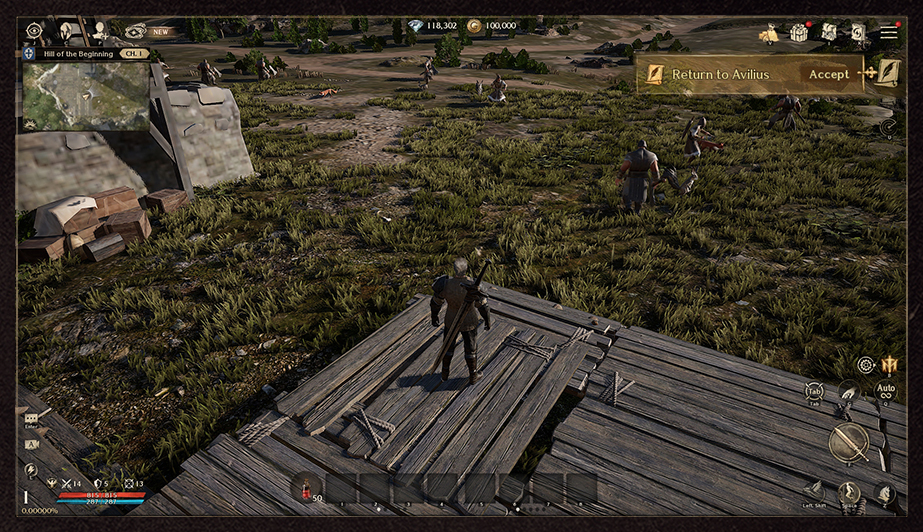The image size is (923, 532).
Task: Use the red potion hotbar slot
Action: [307, 487]
